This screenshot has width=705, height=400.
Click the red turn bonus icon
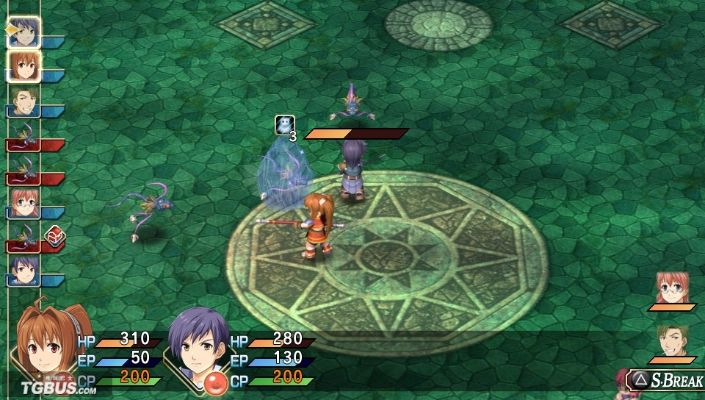(x=54, y=237)
